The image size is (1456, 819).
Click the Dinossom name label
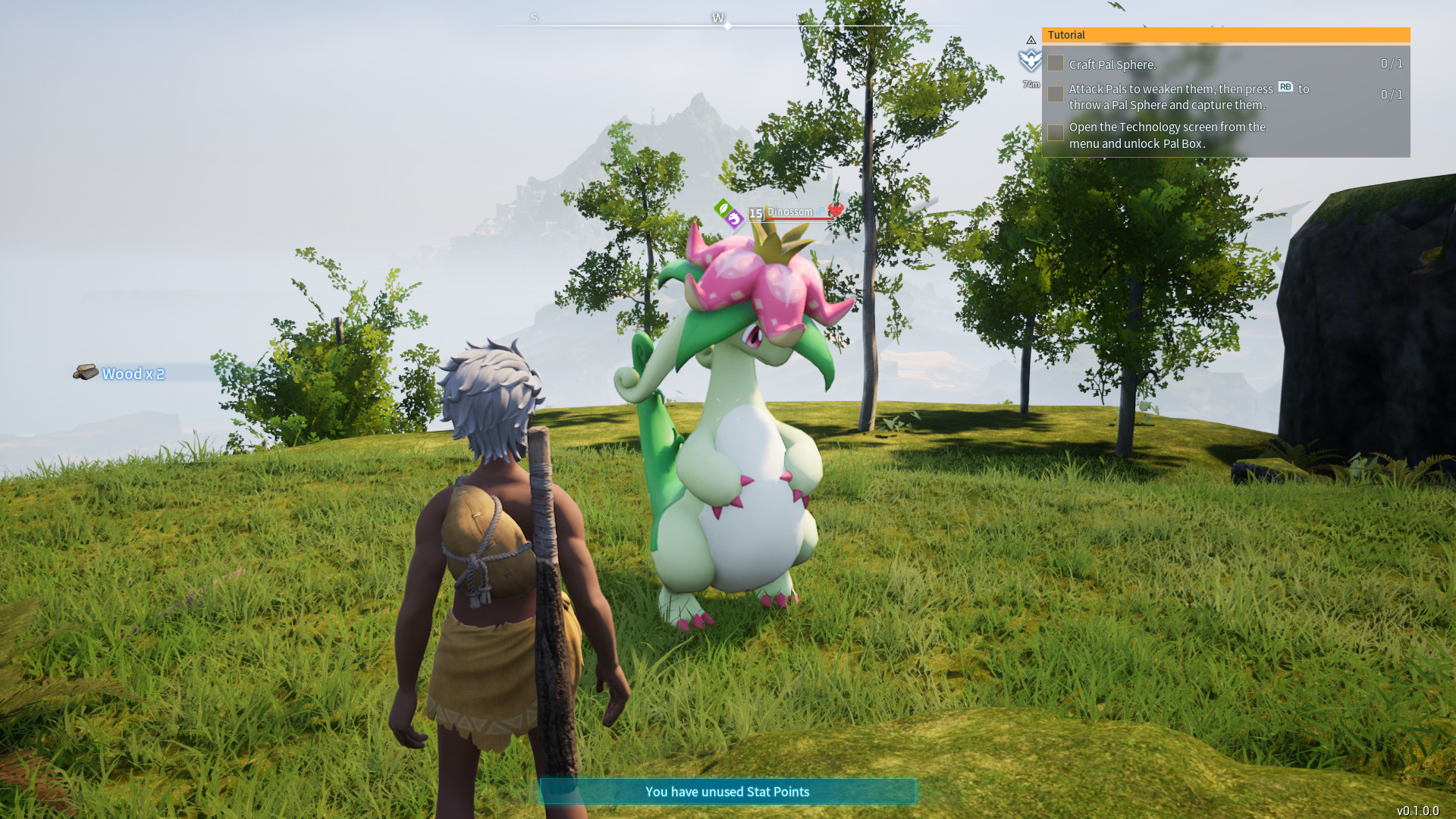[x=790, y=212]
